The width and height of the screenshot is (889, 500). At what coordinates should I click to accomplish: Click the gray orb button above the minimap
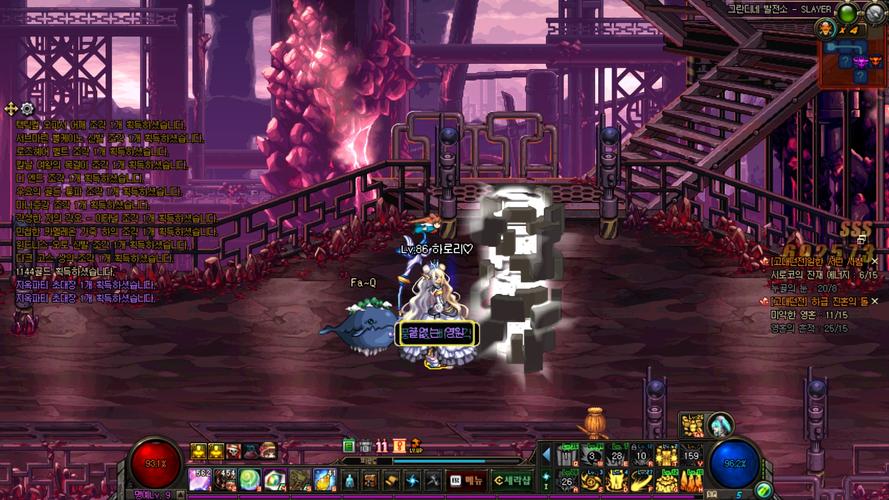click(x=877, y=13)
